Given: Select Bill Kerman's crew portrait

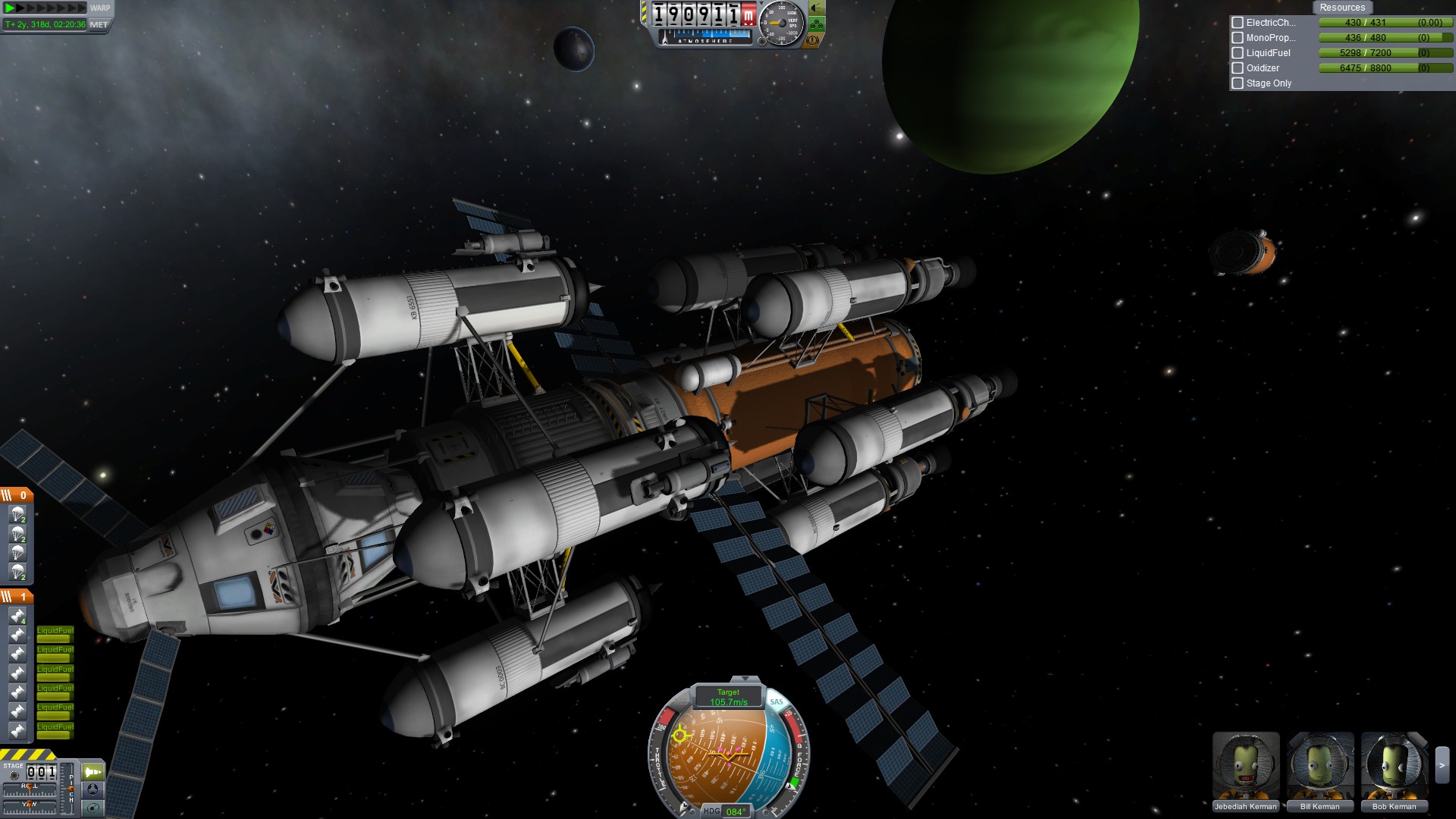Looking at the screenshot, I should pos(1319,766).
